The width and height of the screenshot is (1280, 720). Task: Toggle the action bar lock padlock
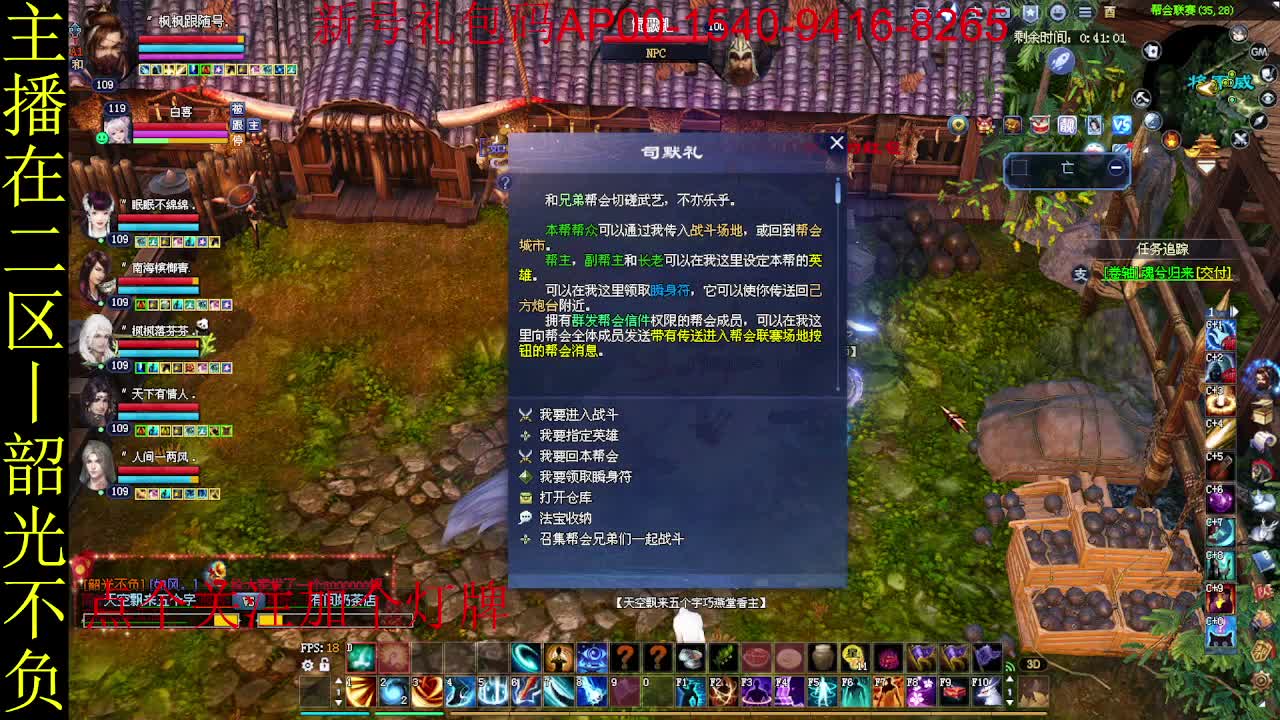324,664
